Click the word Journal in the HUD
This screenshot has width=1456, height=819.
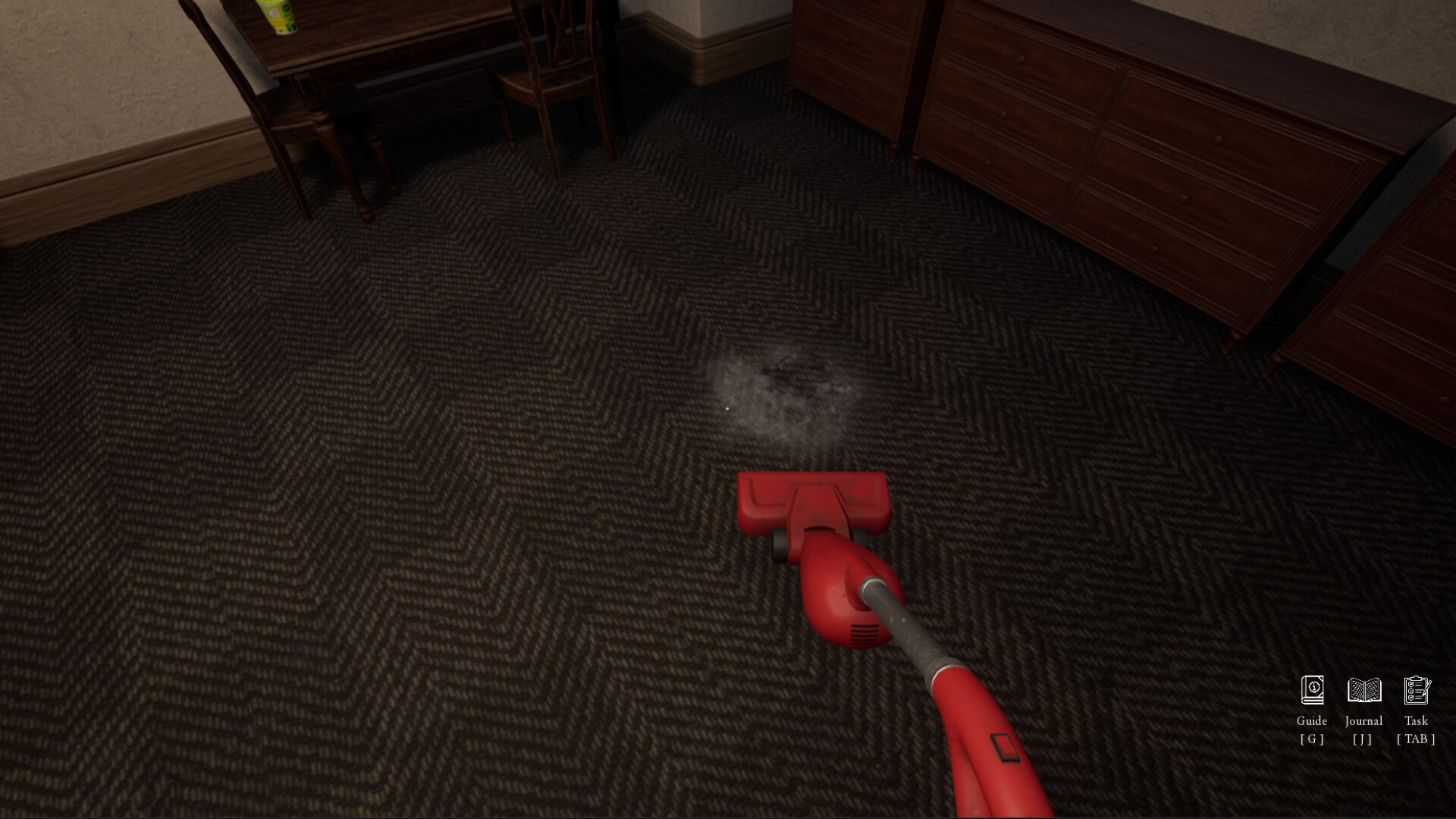[1363, 721]
